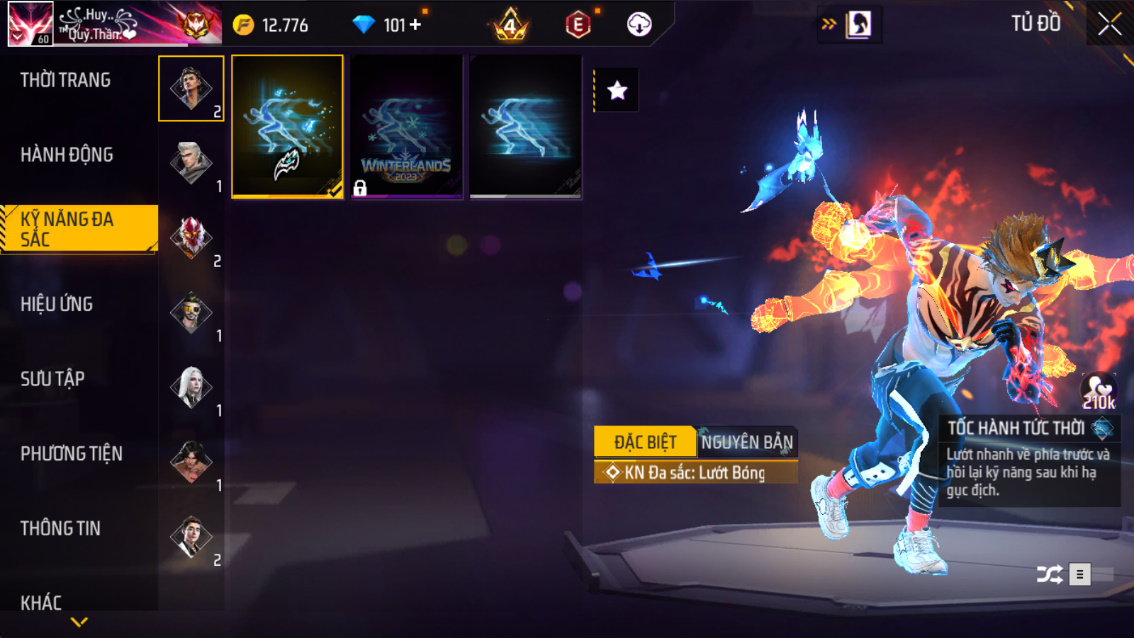Toggle the shuffle arrows icon
The height and width of the screenshot is (638, 1134).
(1049, 574)
